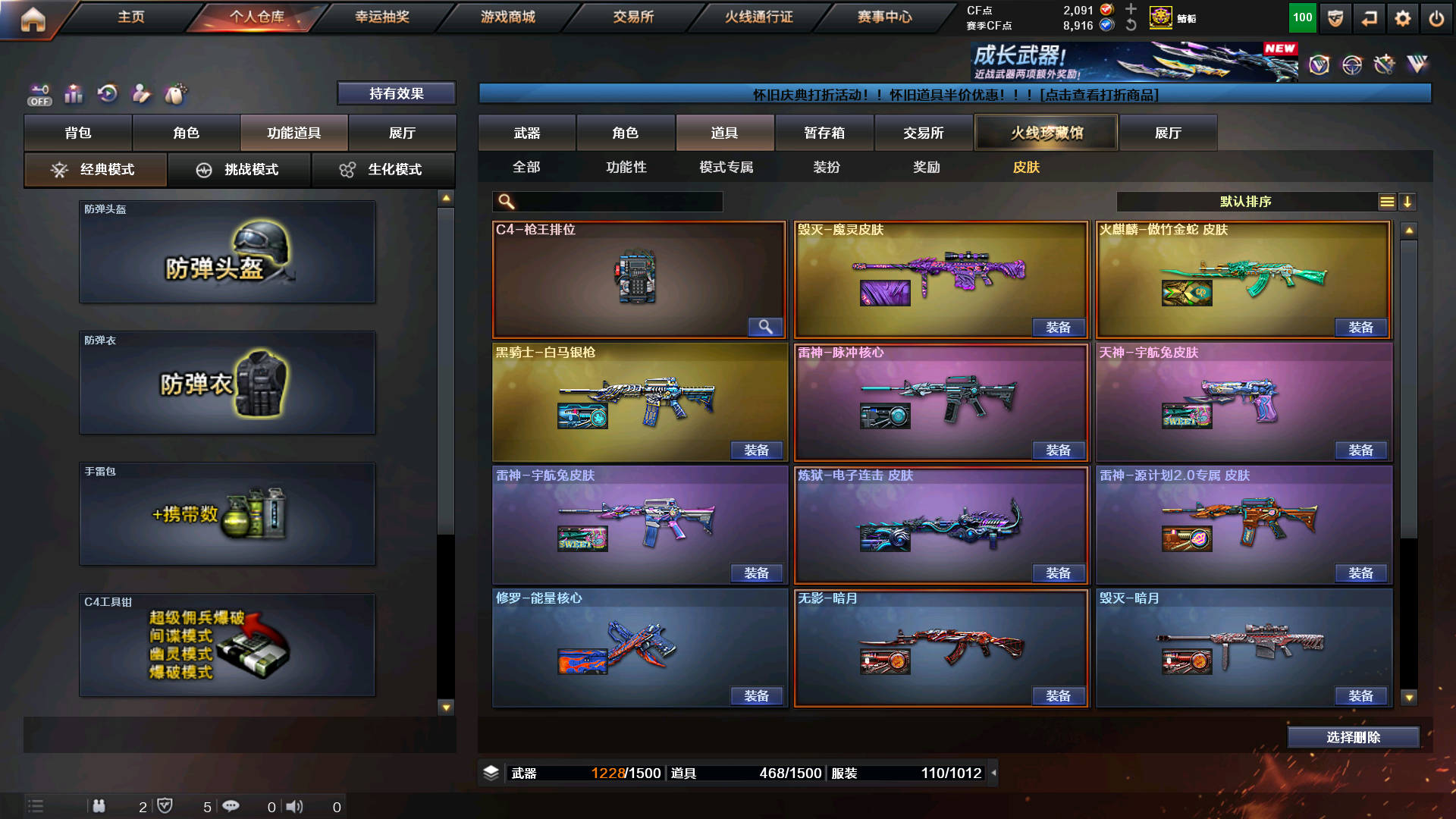Show the 持有效果 held effects
The image size is (1456, 819).
point(396,93)
